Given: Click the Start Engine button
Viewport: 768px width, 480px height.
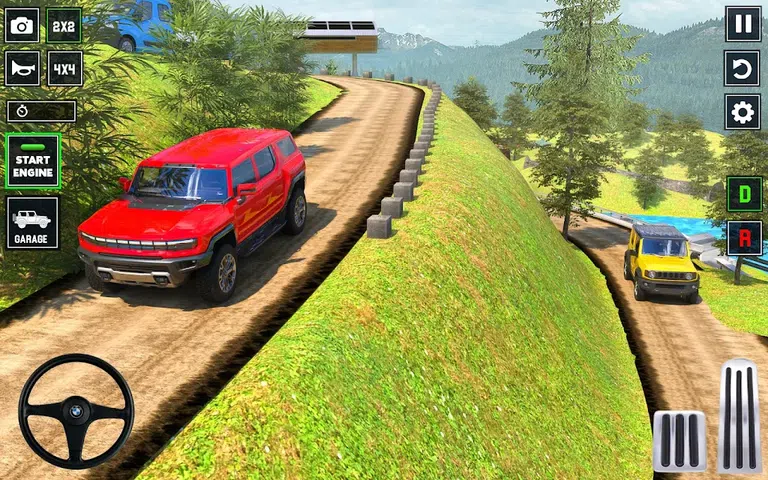Looking at the screenshot, I should pos(33,160).
